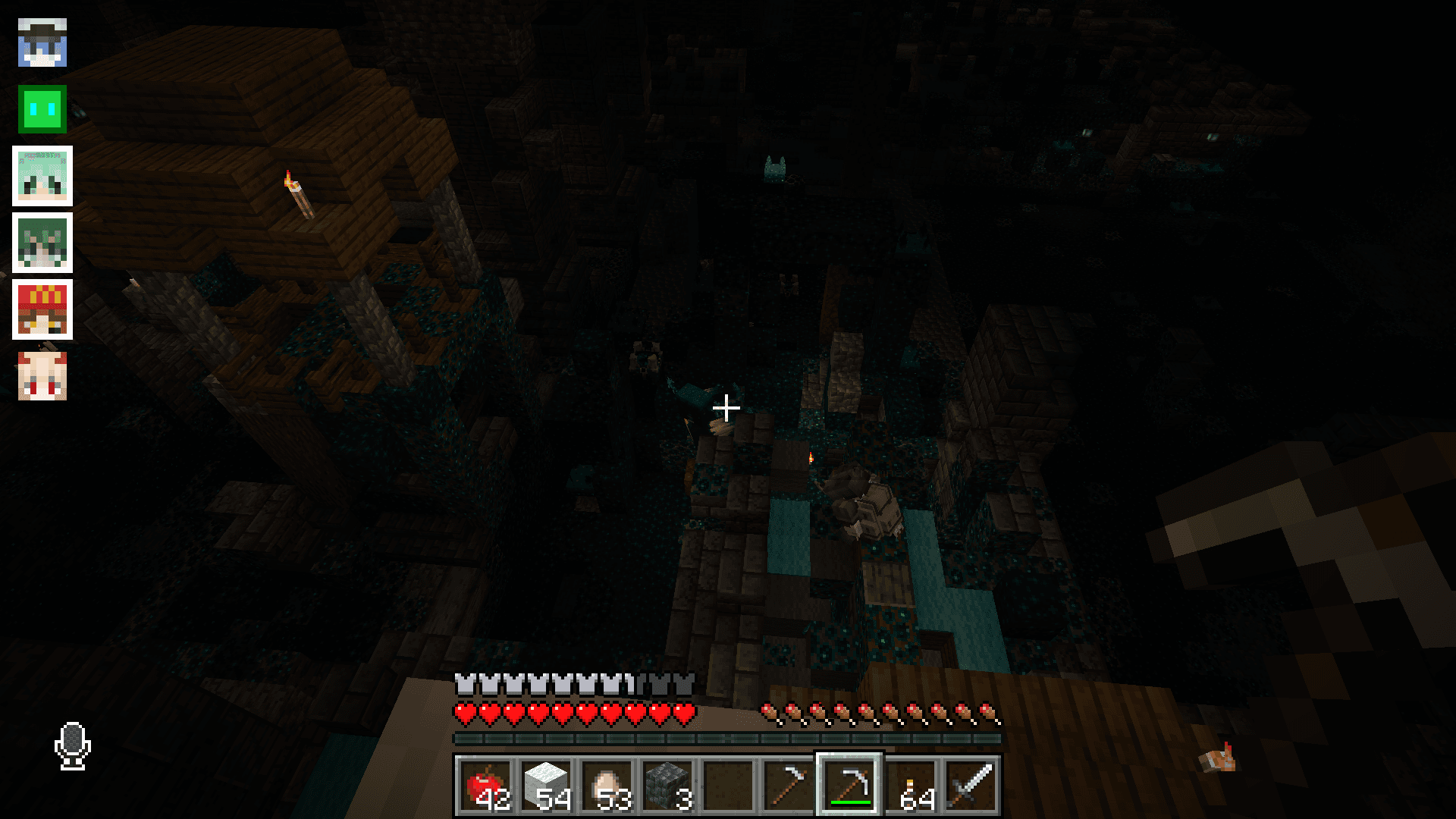Click the green slime avatar in the sidebar
Viewport: 1456px width, 819px height.
coord(42,110)
